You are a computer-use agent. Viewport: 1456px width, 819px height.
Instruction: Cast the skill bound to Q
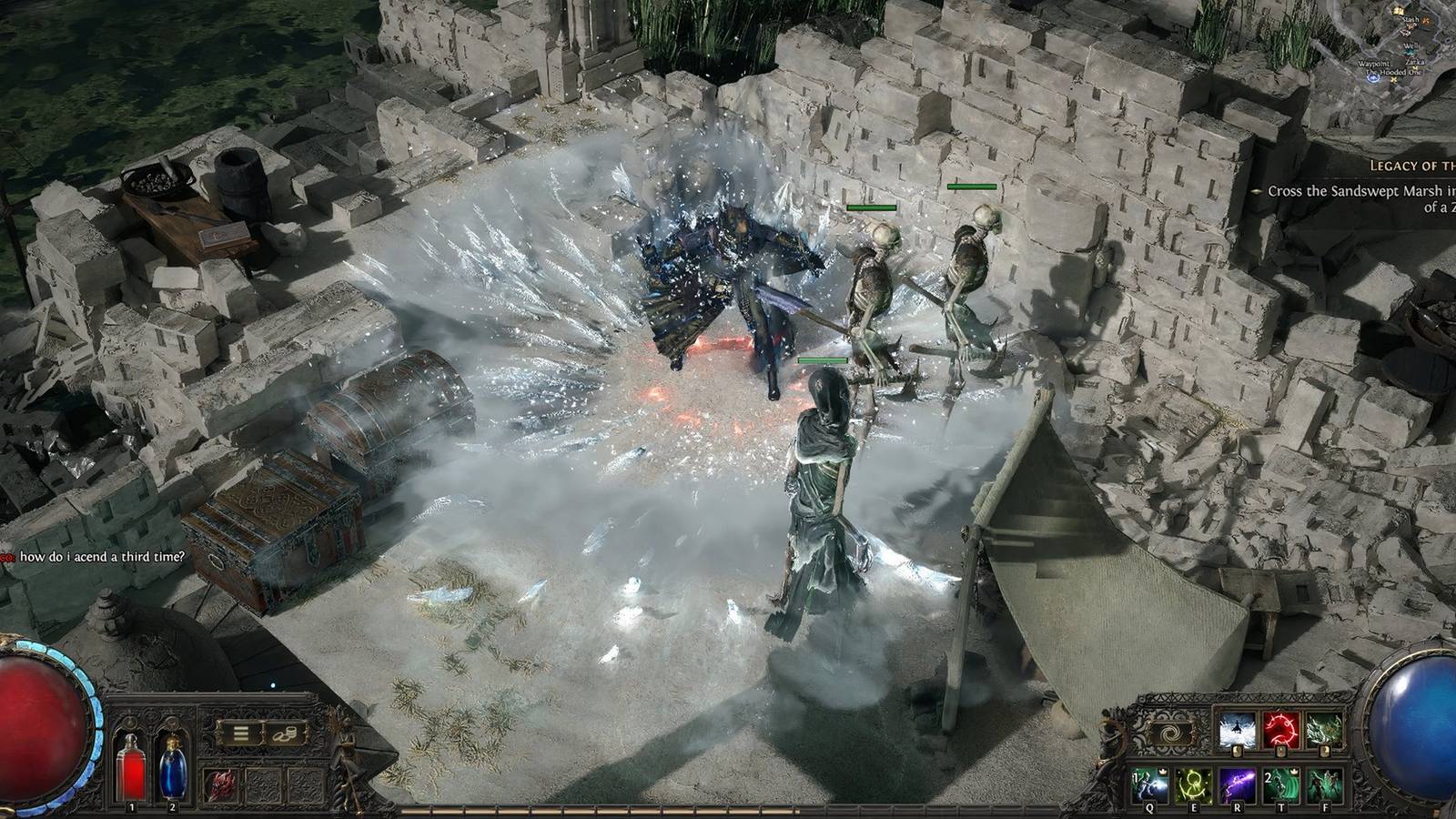coord(1150,784)
